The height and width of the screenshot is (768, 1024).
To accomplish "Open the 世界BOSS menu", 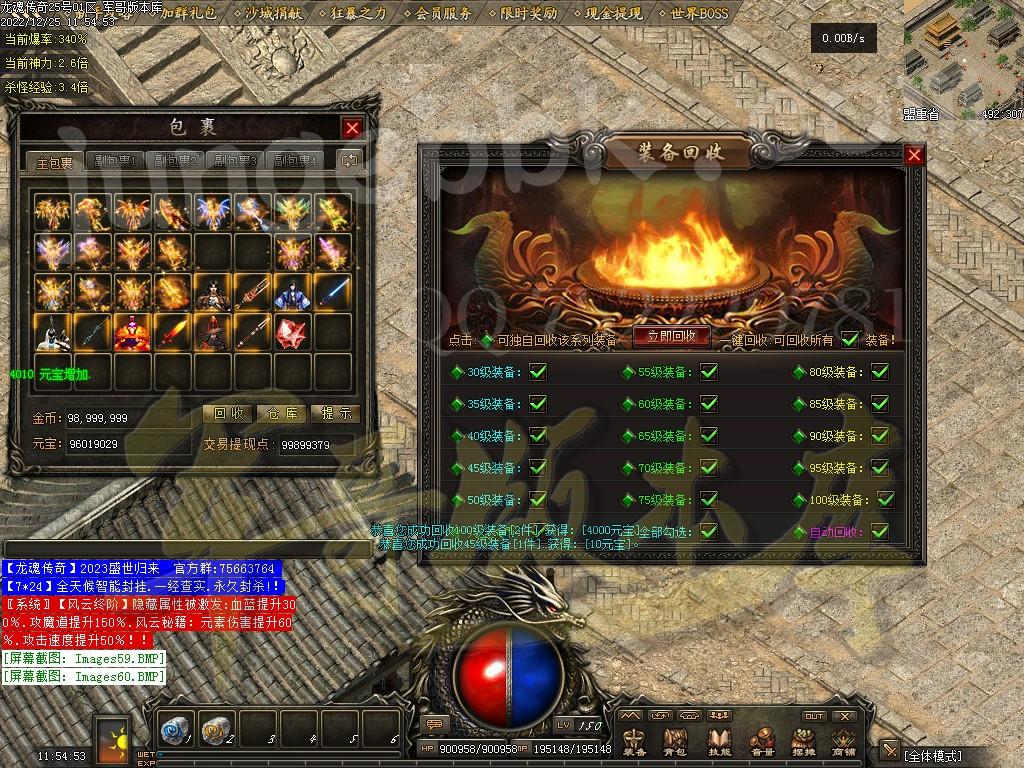I will 699,14.
